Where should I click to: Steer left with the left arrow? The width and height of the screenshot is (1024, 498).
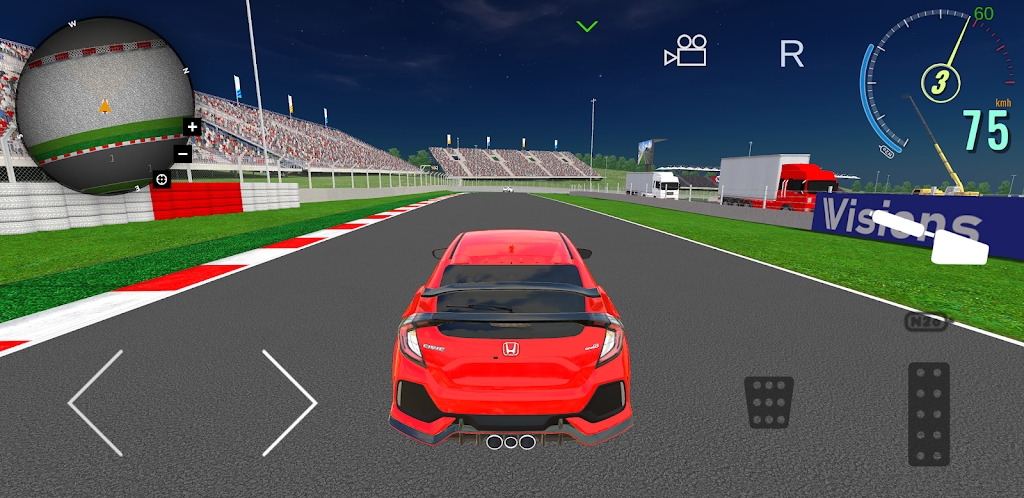[x=96, y=403]
